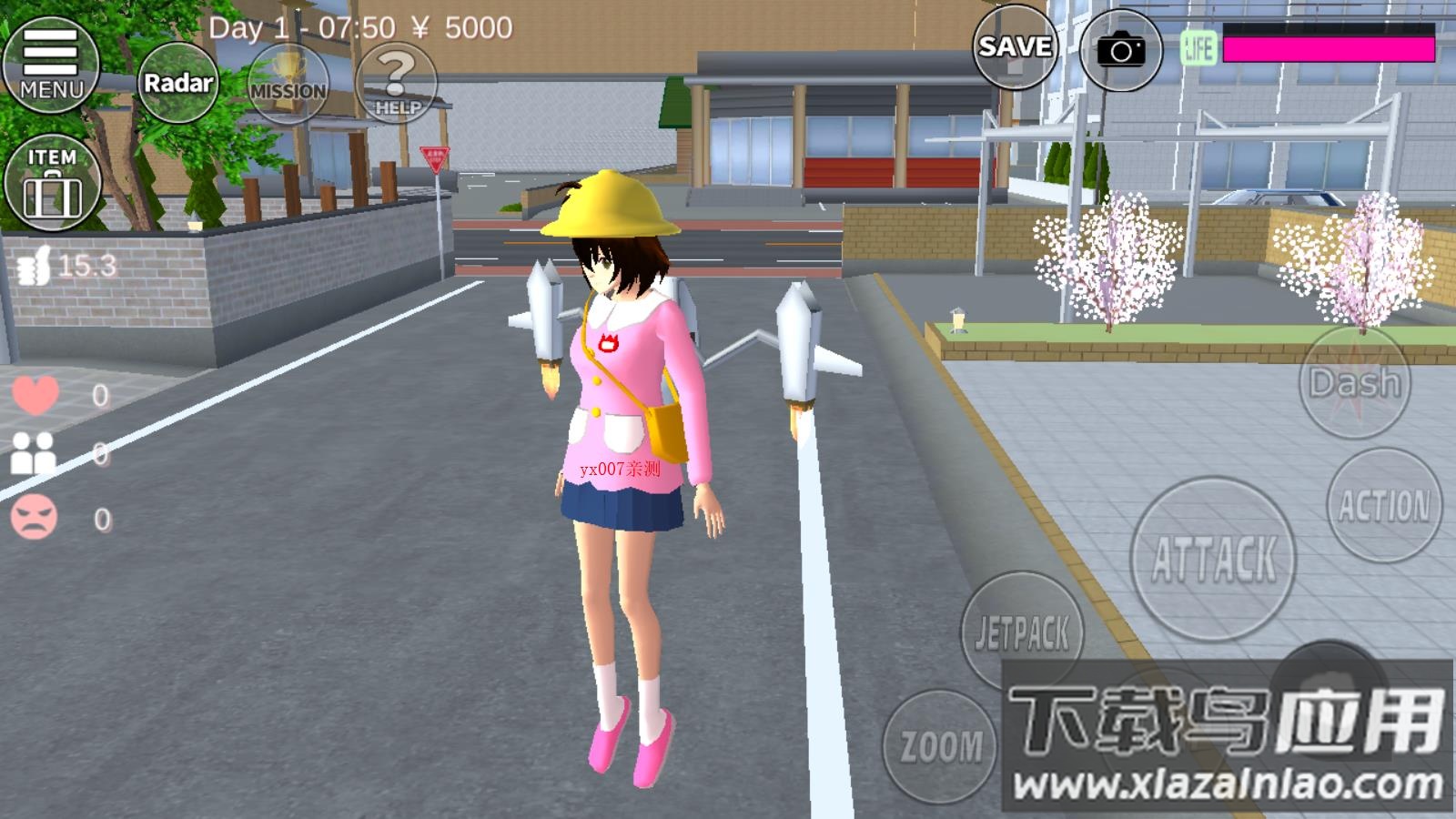Open the Radar view
Viewport: 1456px width, 819px height.
tap(178, 83)
